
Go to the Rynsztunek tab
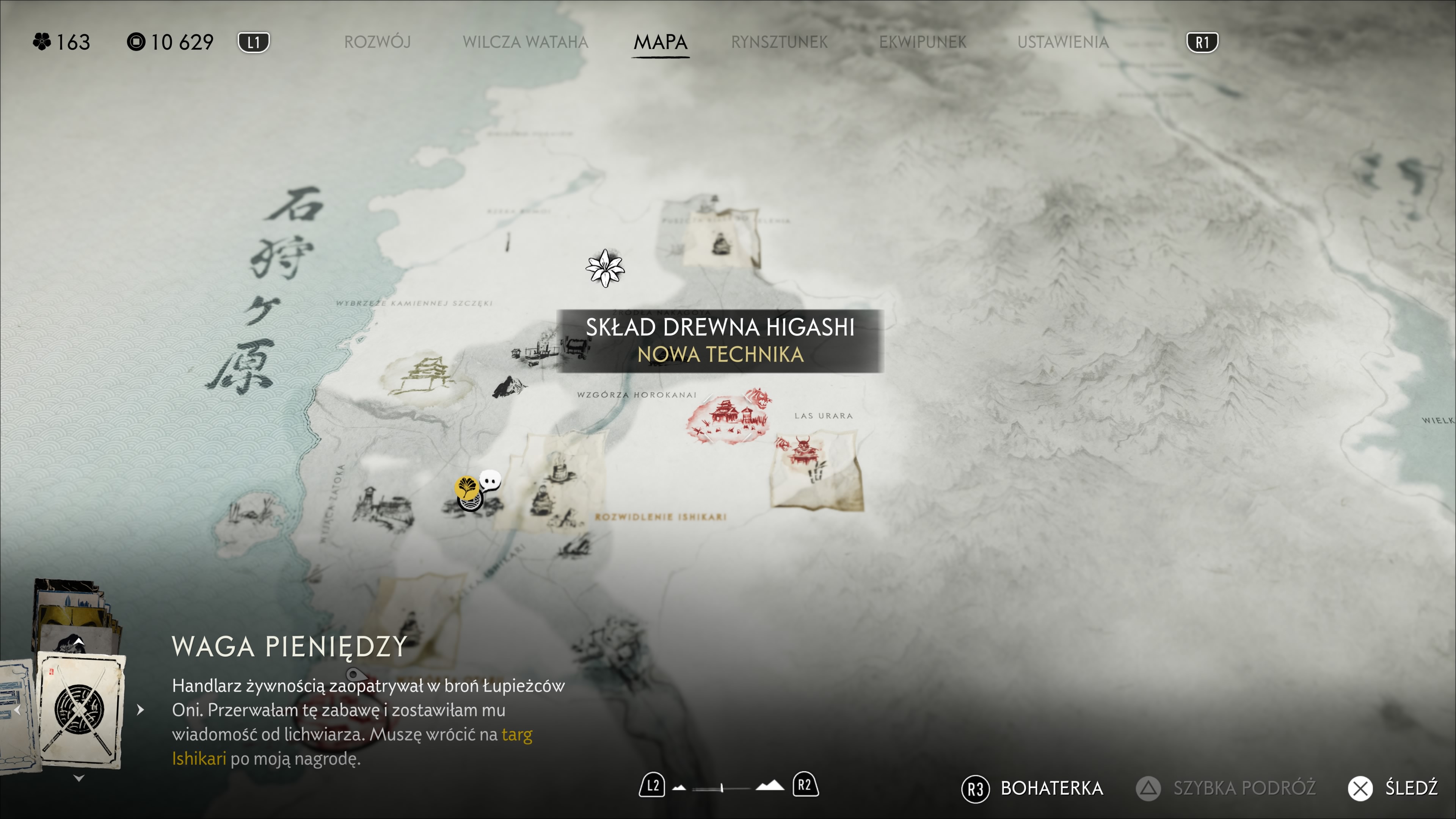[779, 42]
